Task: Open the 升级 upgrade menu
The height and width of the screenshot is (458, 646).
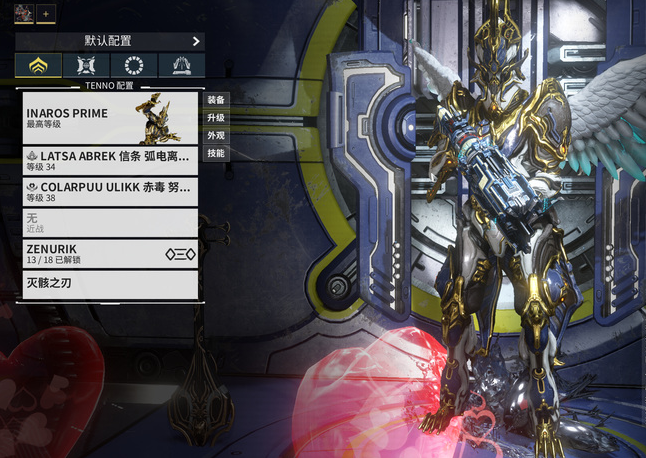Action: (216, 118)
